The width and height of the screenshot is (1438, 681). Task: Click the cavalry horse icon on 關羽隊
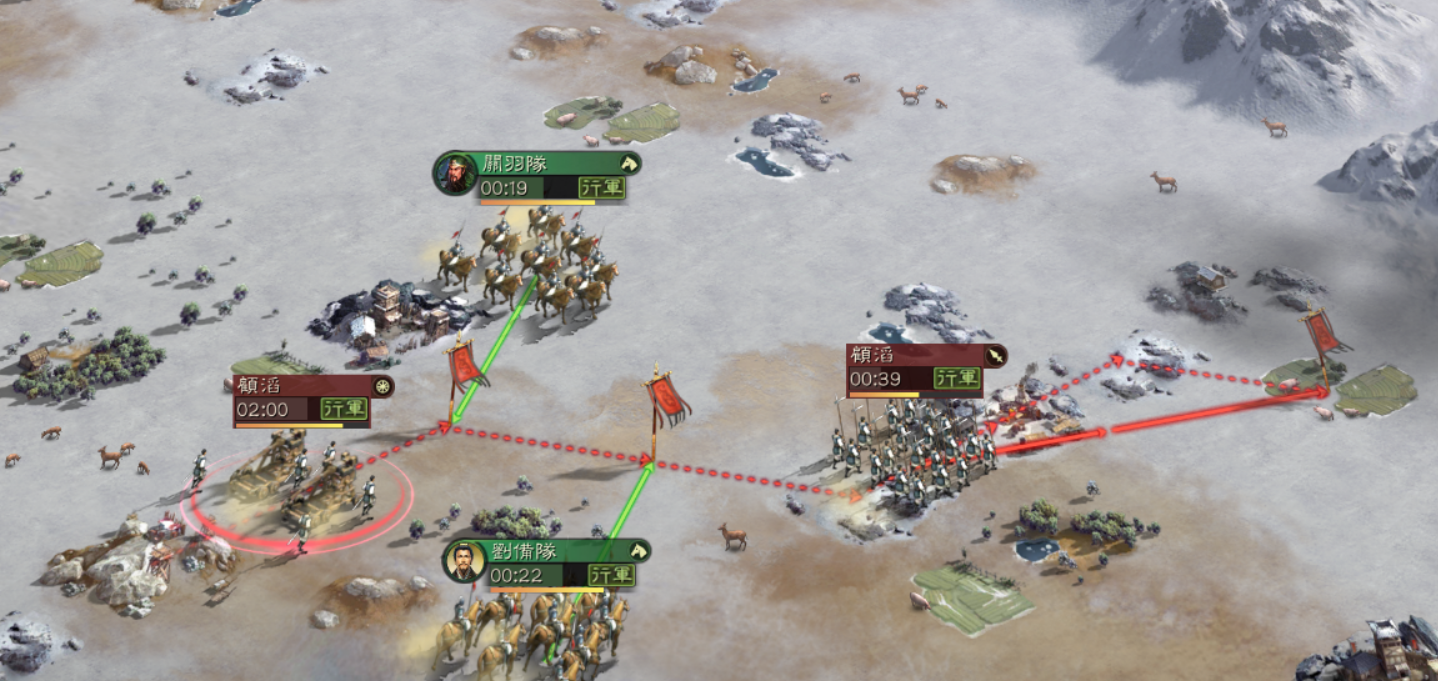[628, 163]
